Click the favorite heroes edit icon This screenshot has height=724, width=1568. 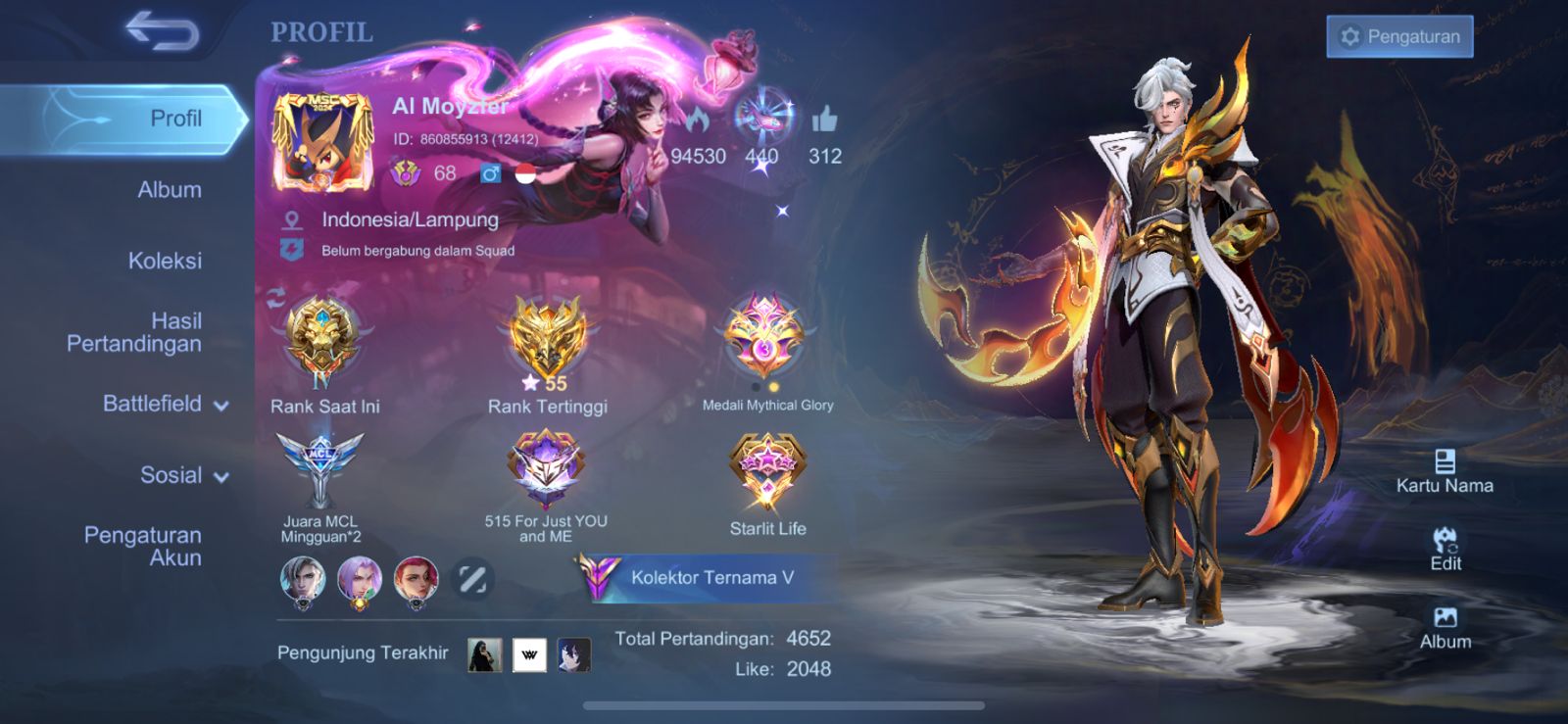(x=472, y=580)
